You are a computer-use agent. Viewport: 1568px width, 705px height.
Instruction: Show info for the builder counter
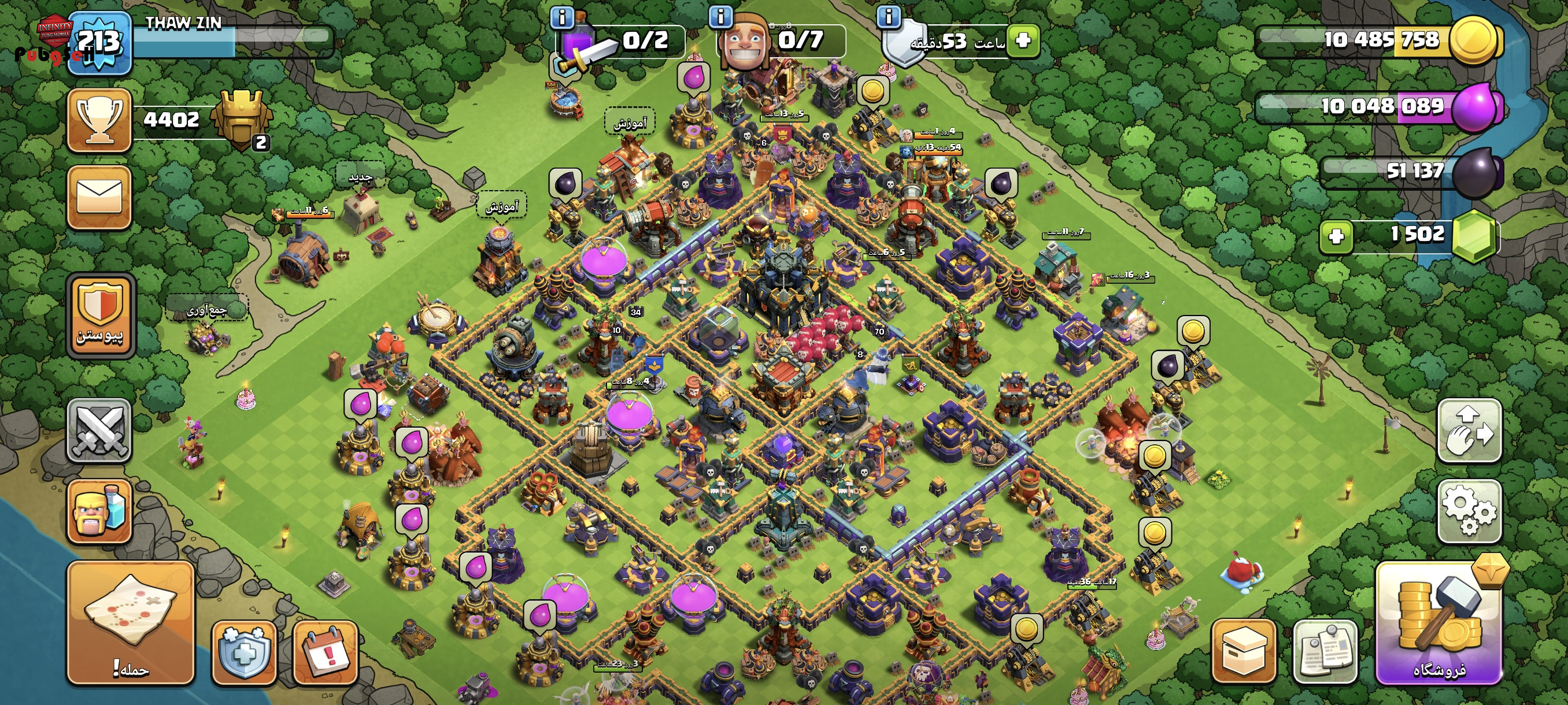721,16
